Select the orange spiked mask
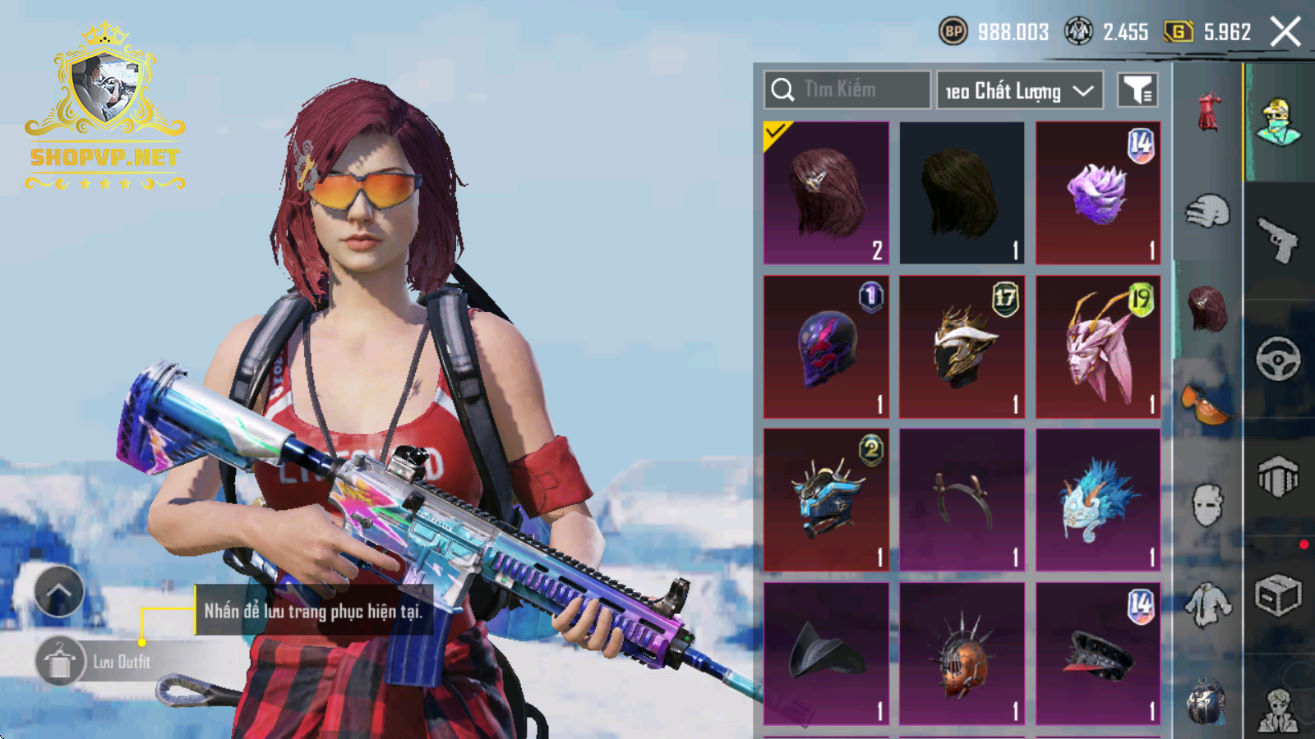Image resolution: width=1315 pixels, height=739 pixels. 962,654
